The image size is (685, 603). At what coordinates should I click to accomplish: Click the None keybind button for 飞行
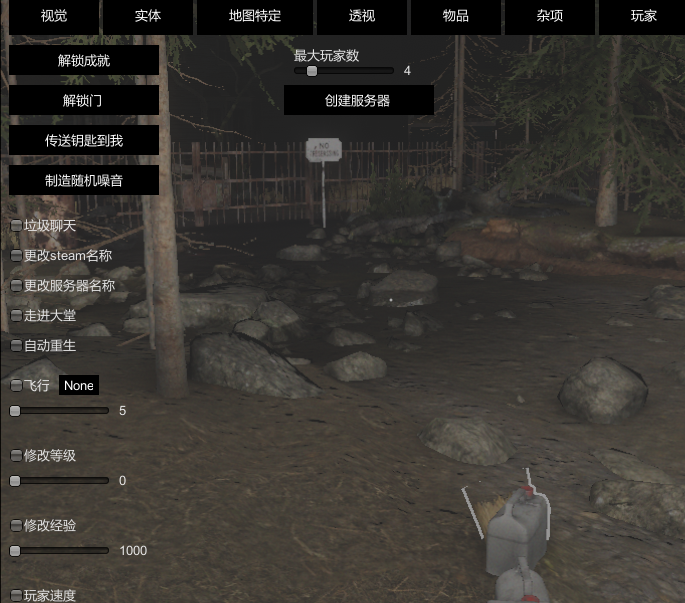pyautogui.click(x=79, y=386)
